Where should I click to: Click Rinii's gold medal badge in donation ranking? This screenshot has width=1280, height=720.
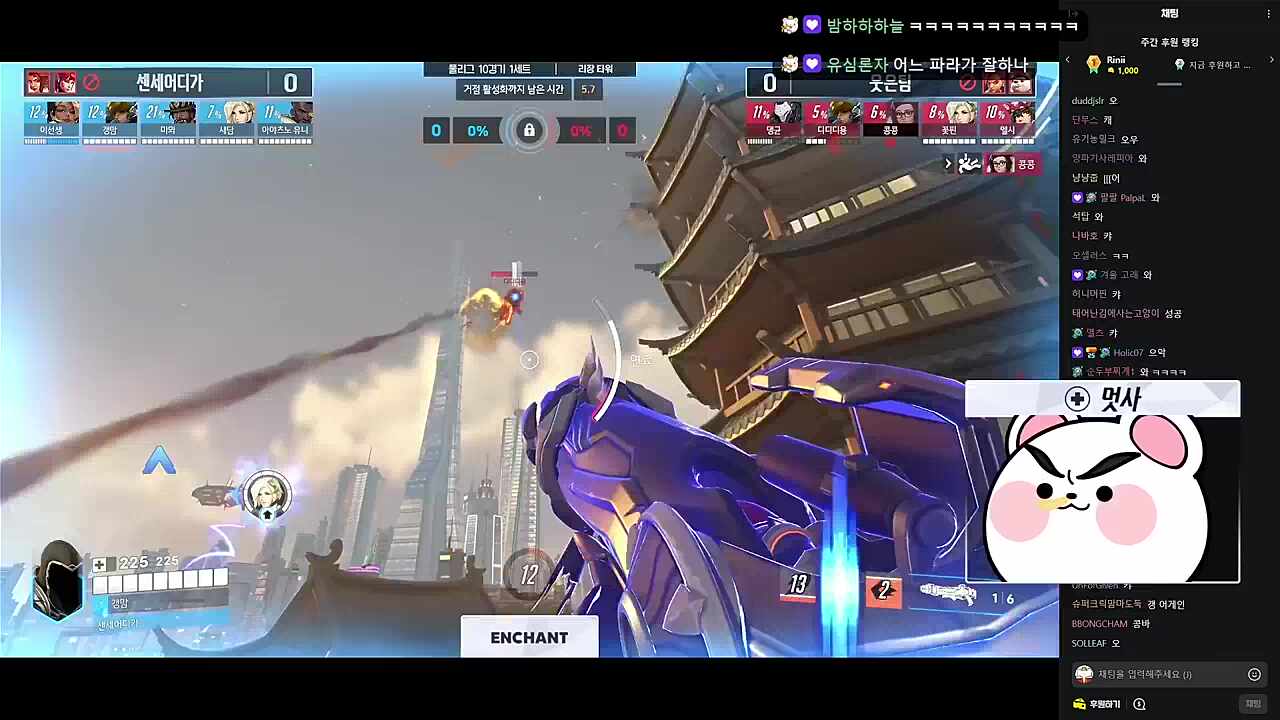point(1093,63)
